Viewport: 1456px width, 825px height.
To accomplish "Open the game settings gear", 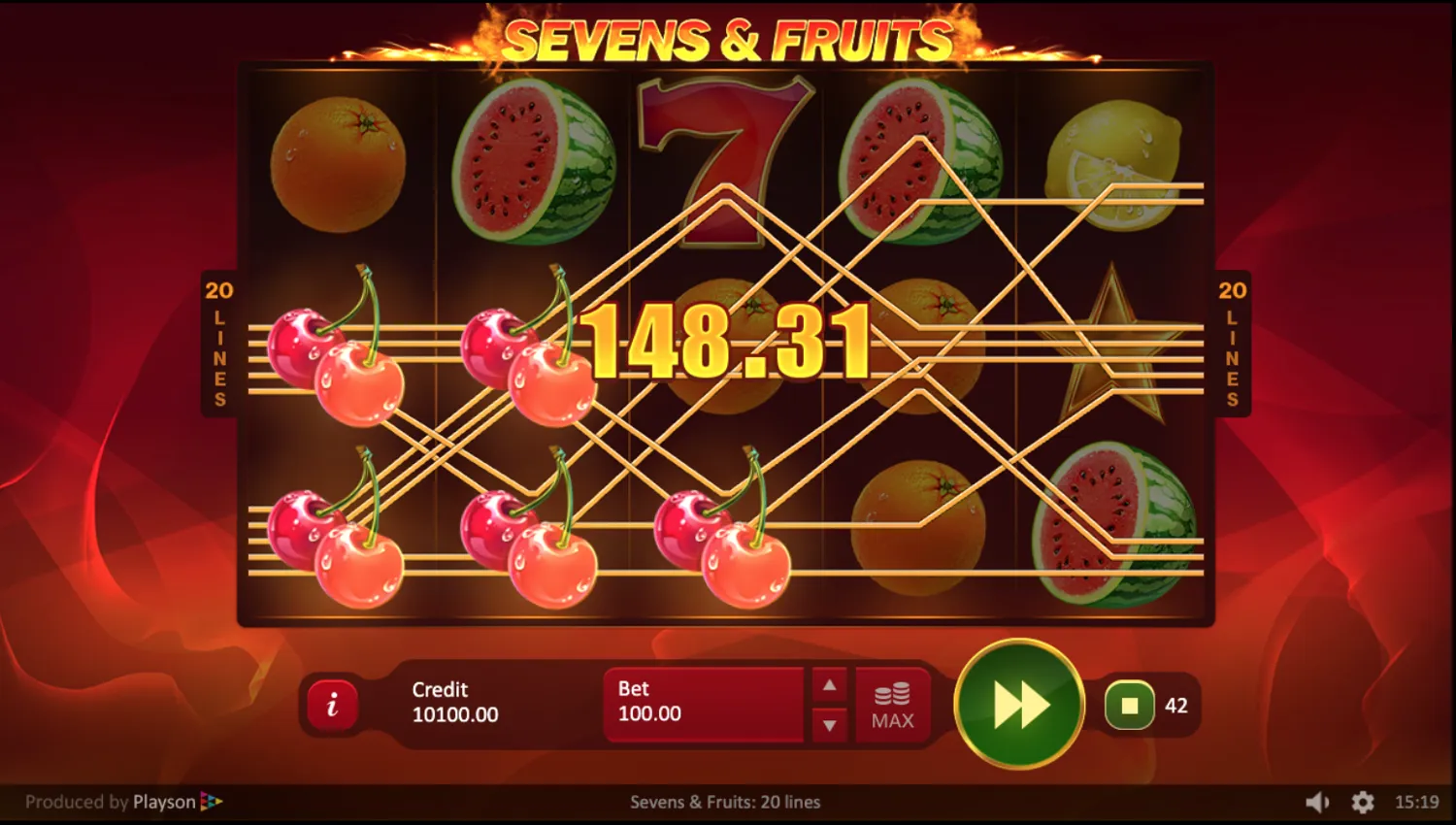I will (x=1362, y=802).
